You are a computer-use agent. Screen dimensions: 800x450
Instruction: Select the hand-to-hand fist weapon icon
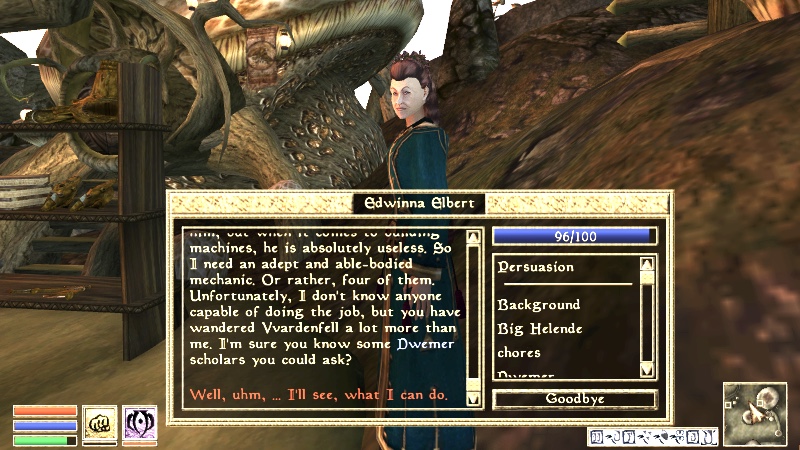pos(98,422)
